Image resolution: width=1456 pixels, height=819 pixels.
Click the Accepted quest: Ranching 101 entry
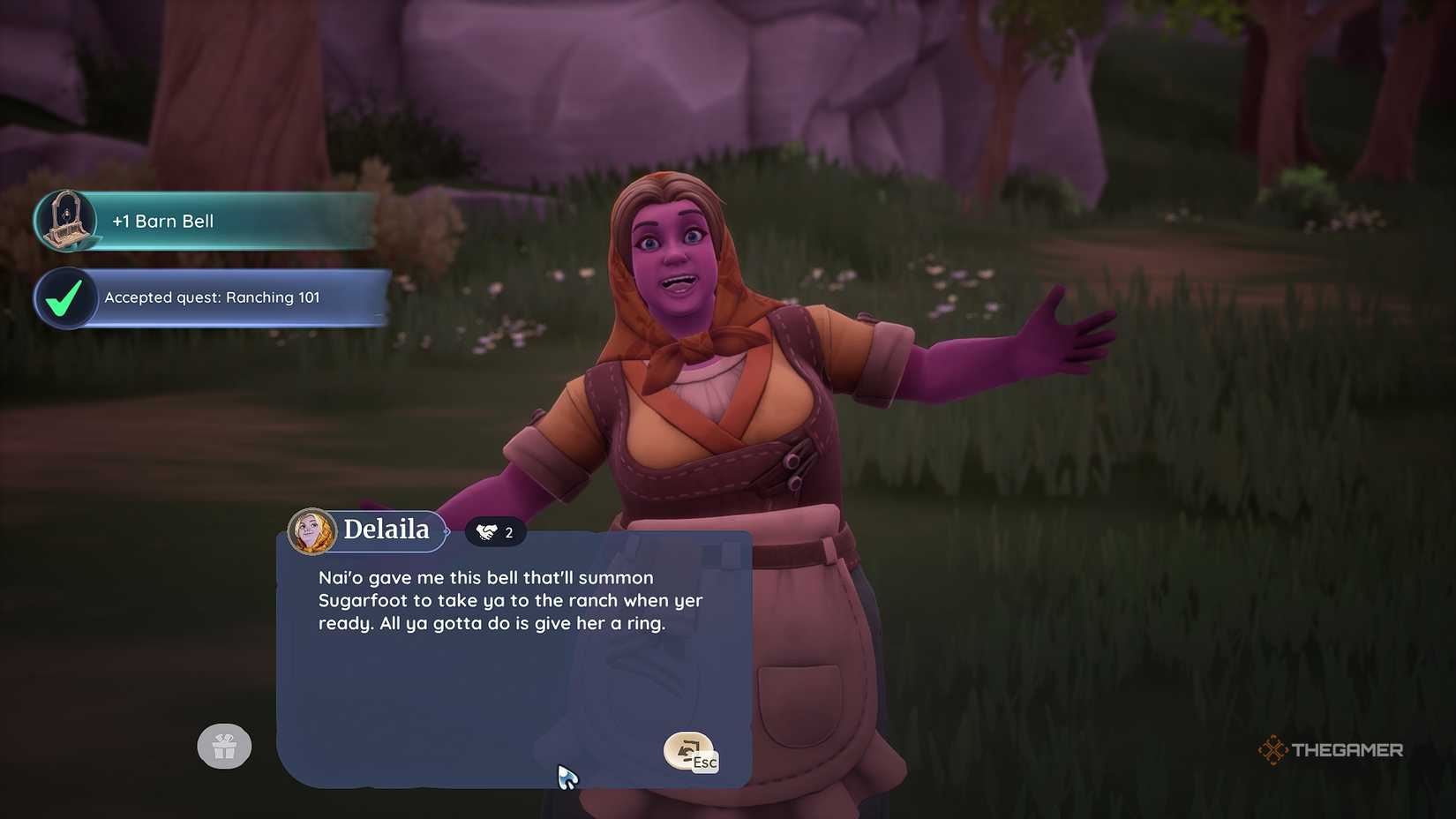tap(212, 297)
